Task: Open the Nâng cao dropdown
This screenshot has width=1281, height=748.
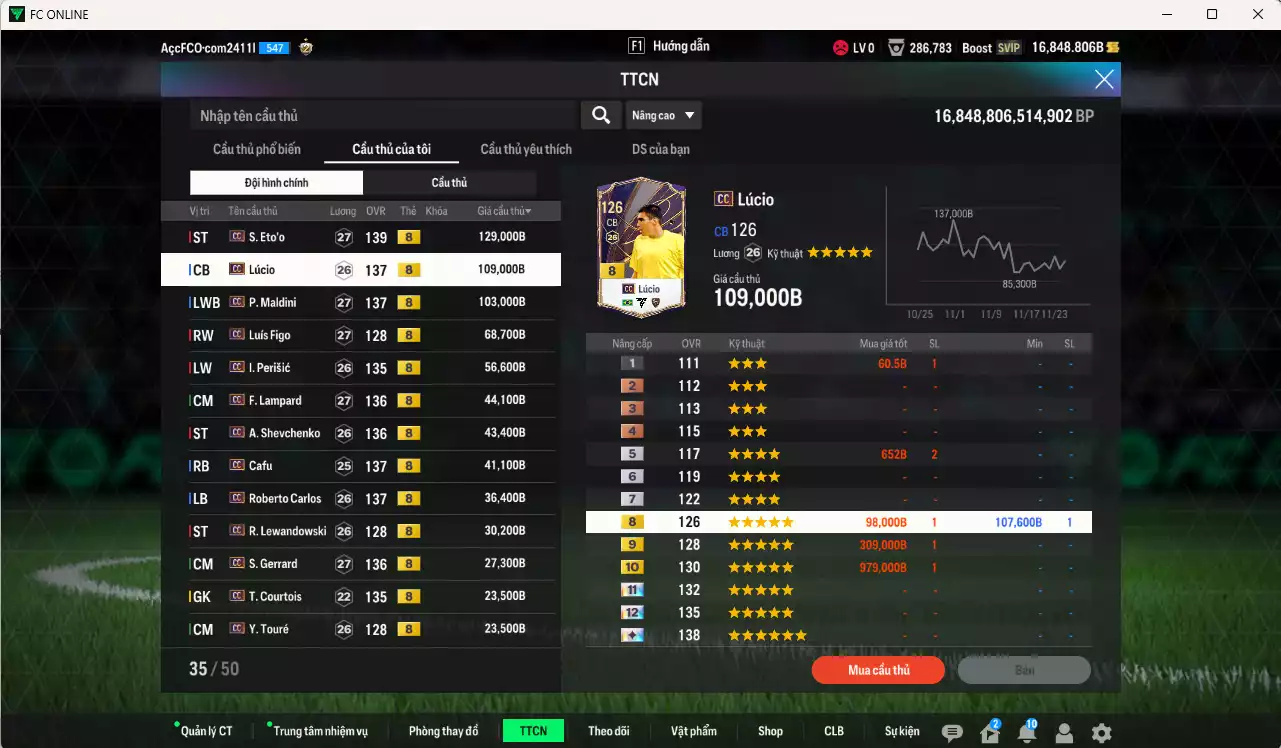Action: pos(663,115)
